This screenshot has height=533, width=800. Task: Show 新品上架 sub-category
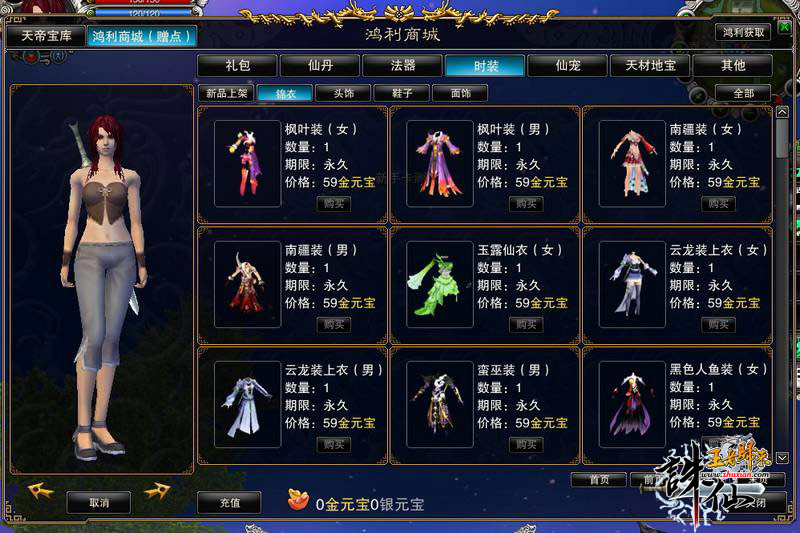[x=225, y=93]
